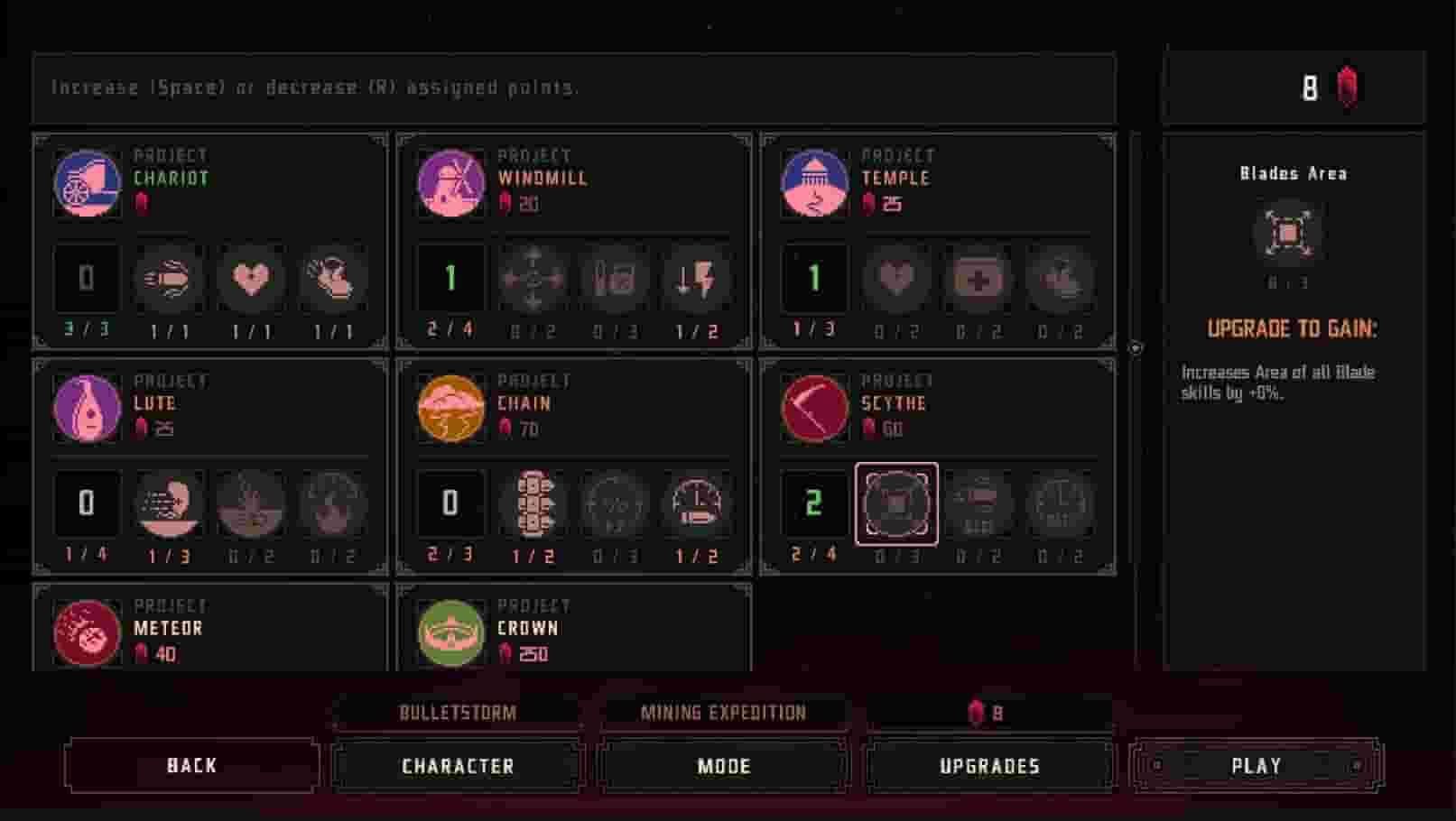The image size is (1456, 821).
Task: Switch to the Character tab
Action: [x=457, y=765]
